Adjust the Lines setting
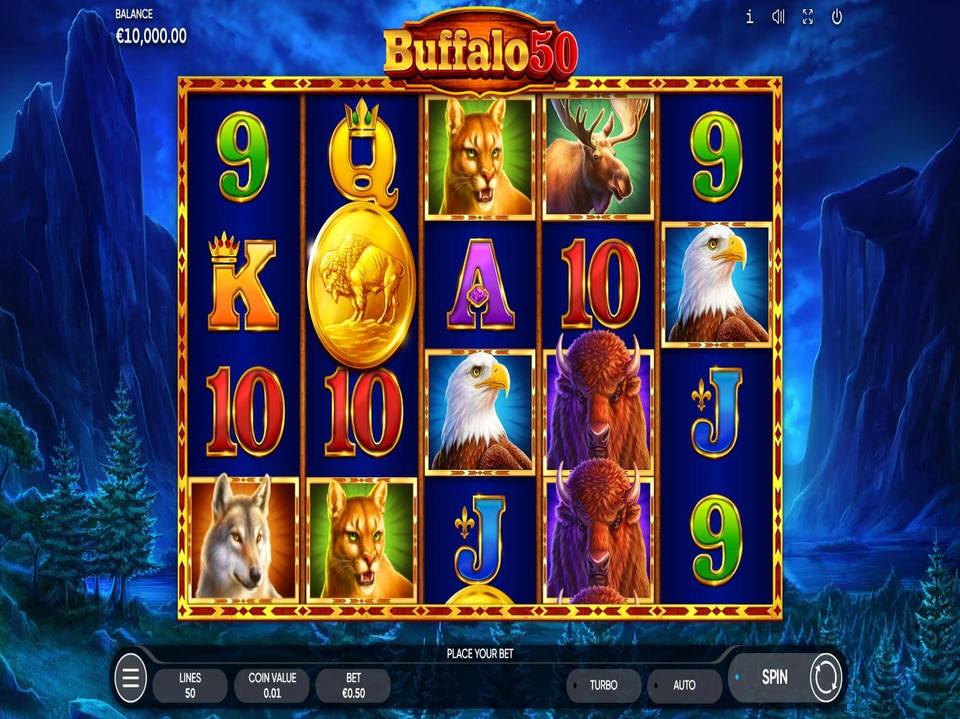This screenshot has width=960, height=719. (190, 685)
